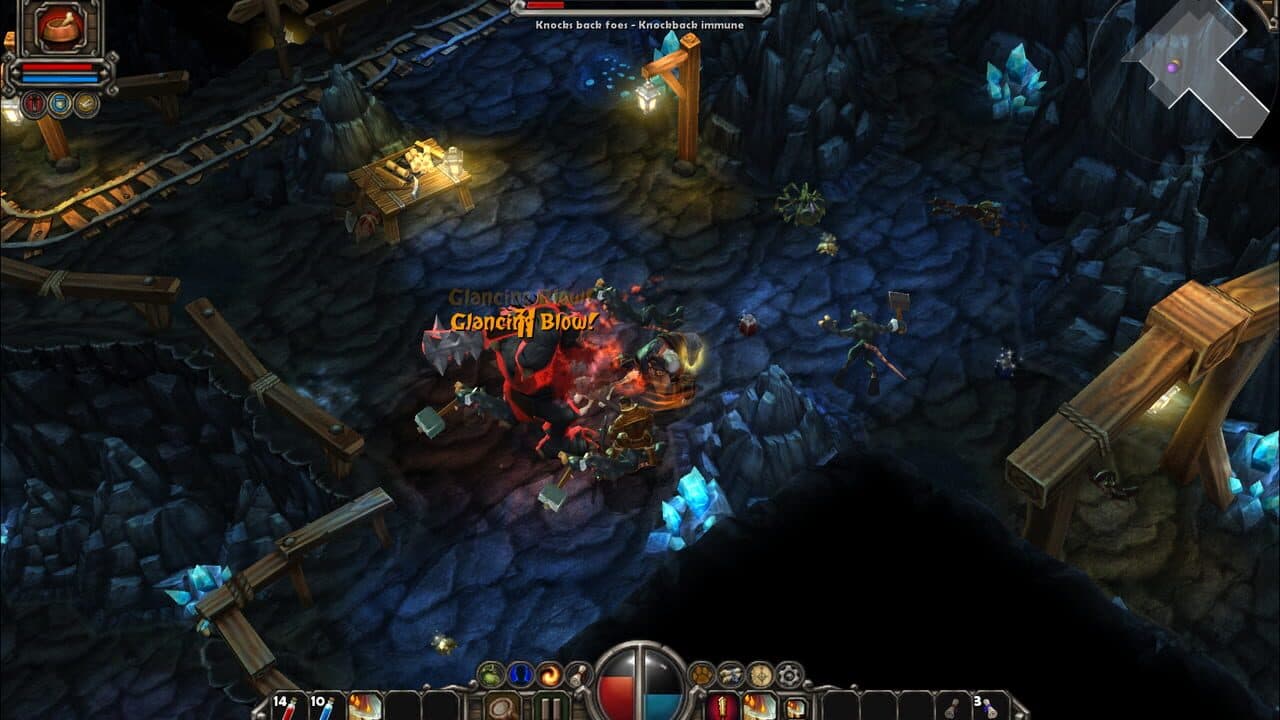Open the compass map icon near the globes
The image size is (1280, 720).
coord(759,672)
